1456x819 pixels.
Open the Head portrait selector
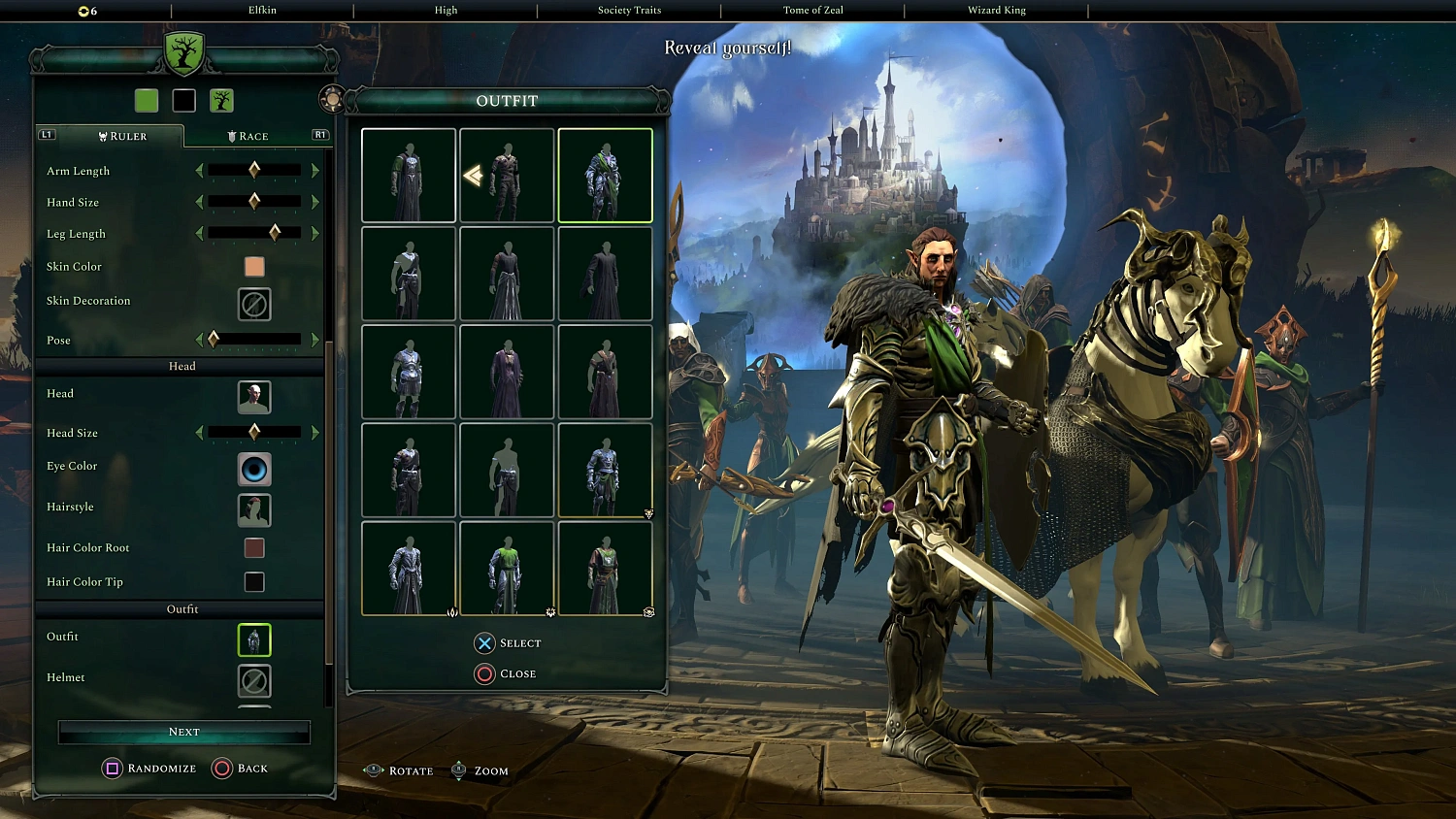(x=253, y=397)
